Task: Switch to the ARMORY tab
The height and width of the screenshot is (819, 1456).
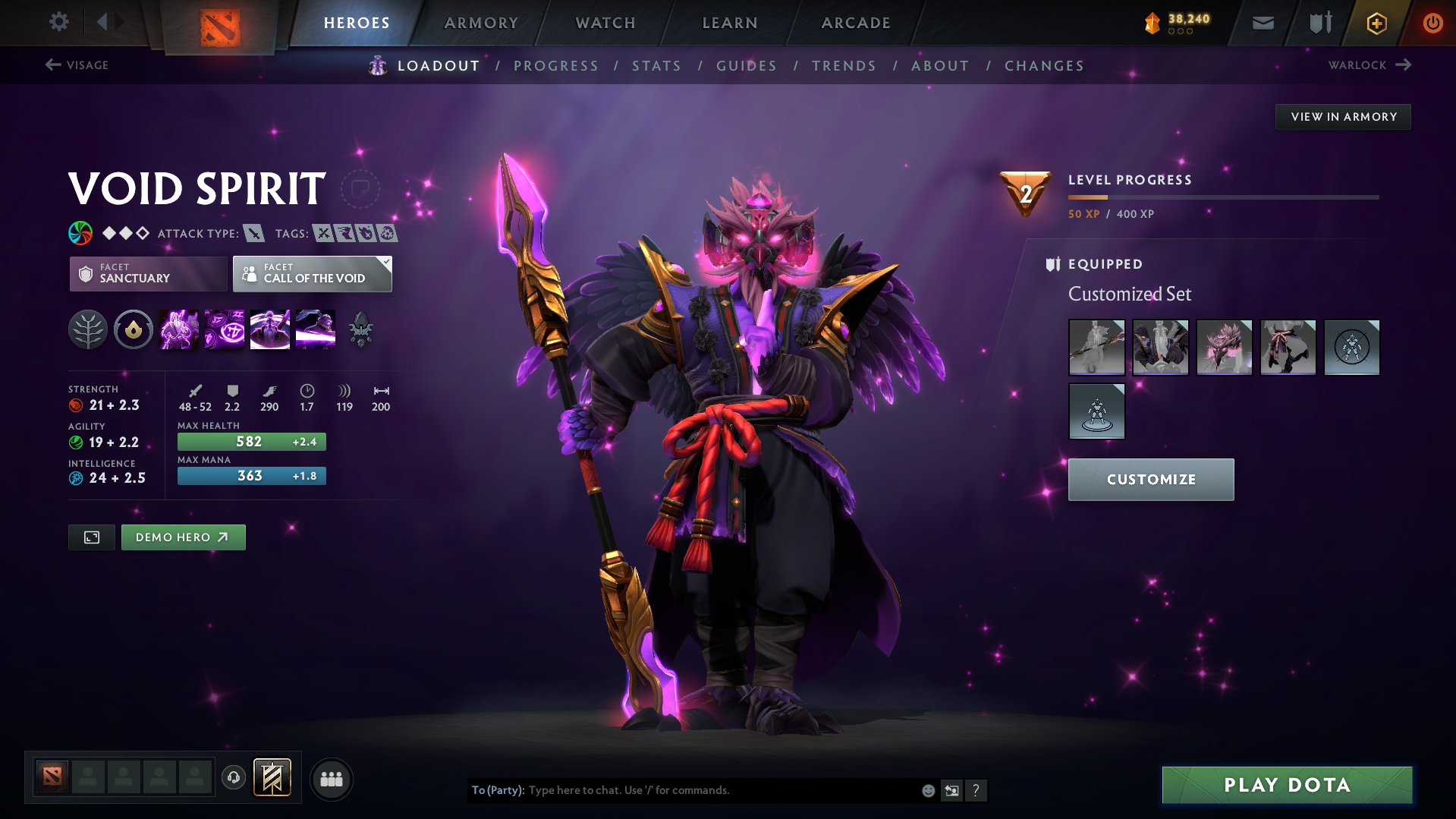Action: (x=481, y=23)
